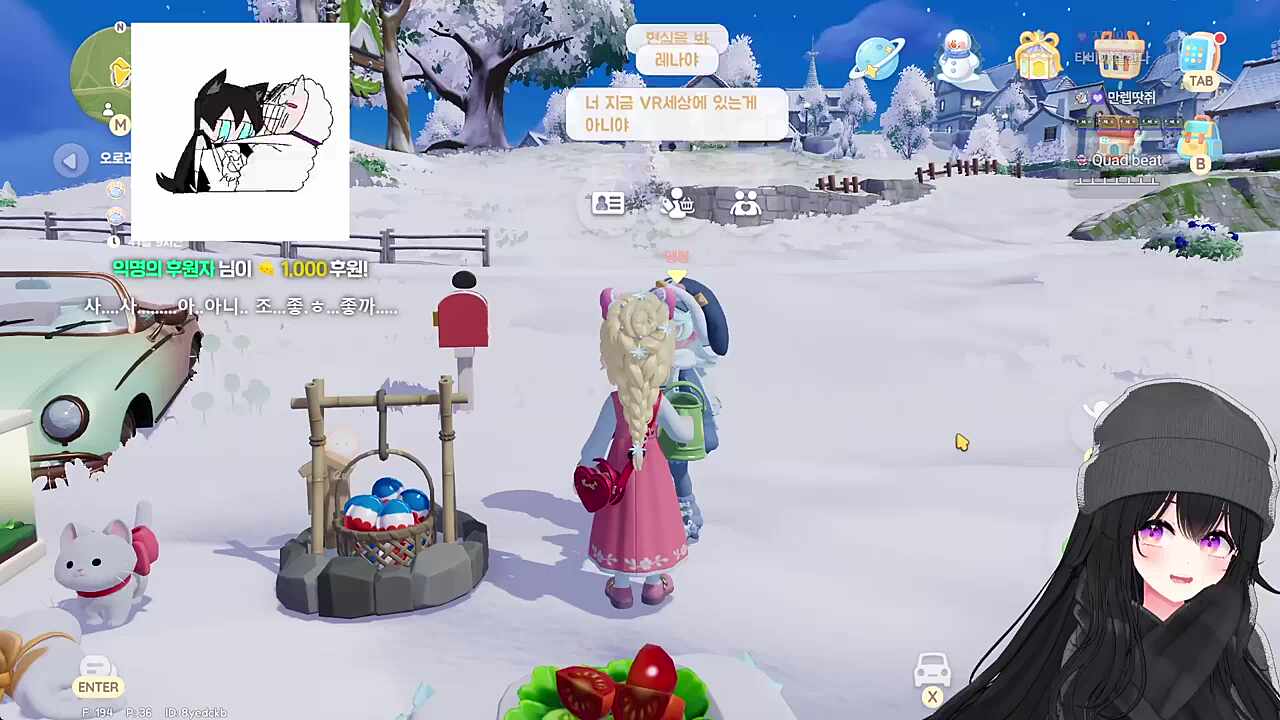
Task: Select the friends hug icon above the character
Action: 746,203
